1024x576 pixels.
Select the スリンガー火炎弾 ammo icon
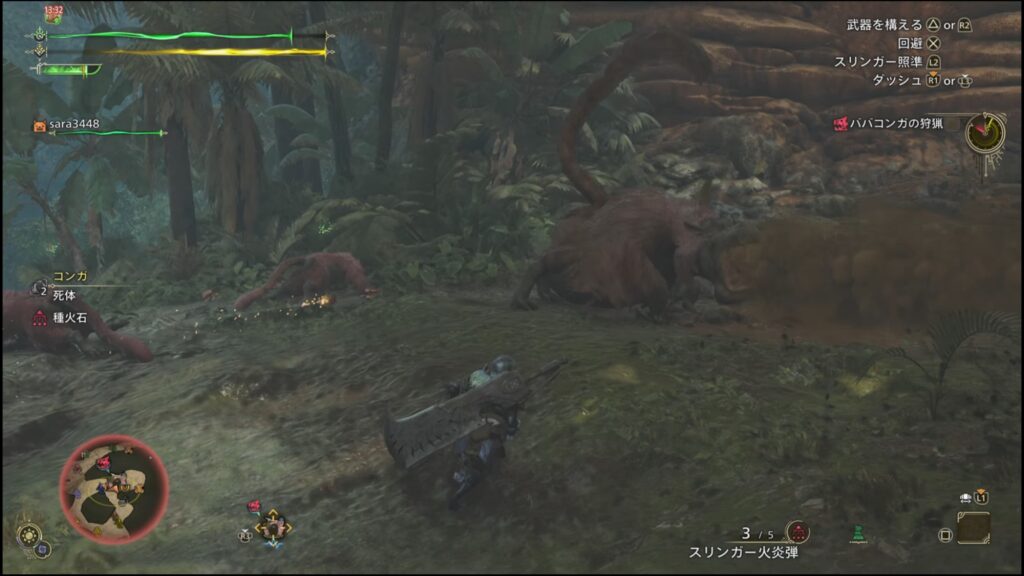click(797, 532)
